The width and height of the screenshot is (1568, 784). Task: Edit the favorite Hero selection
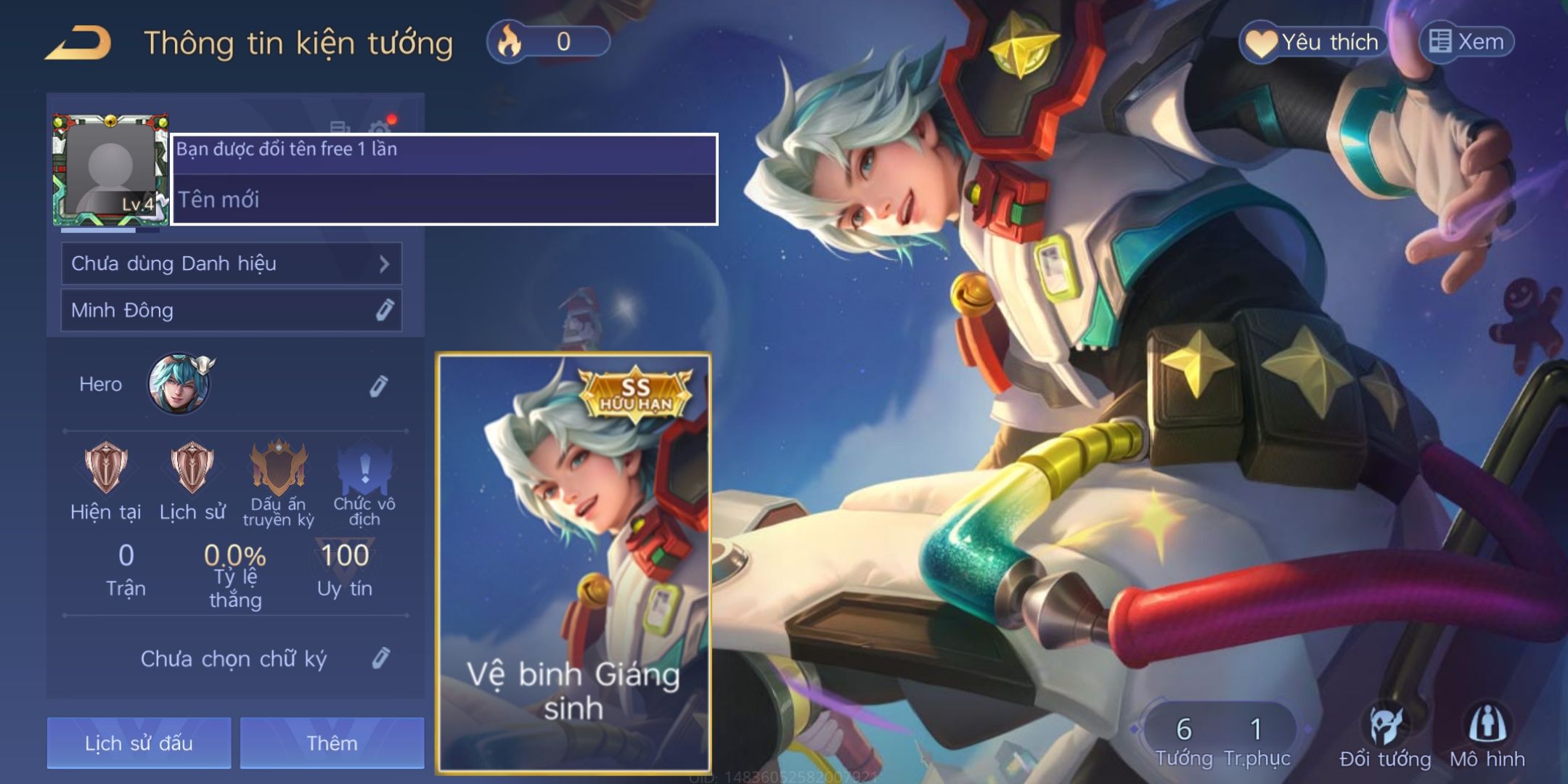pyautogui.click(x=378, y=385)
